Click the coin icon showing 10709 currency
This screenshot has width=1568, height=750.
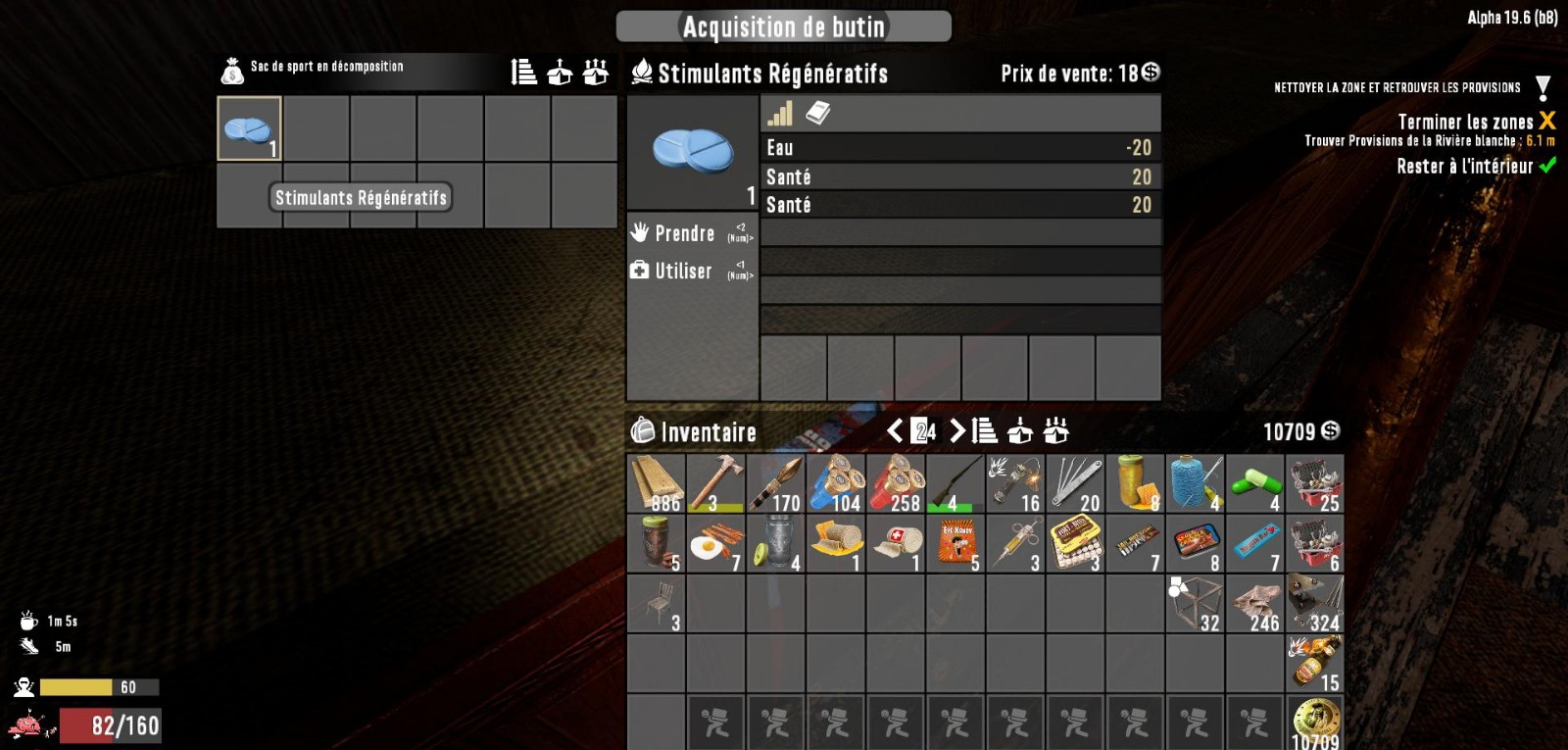click(x=1331, y=431)
